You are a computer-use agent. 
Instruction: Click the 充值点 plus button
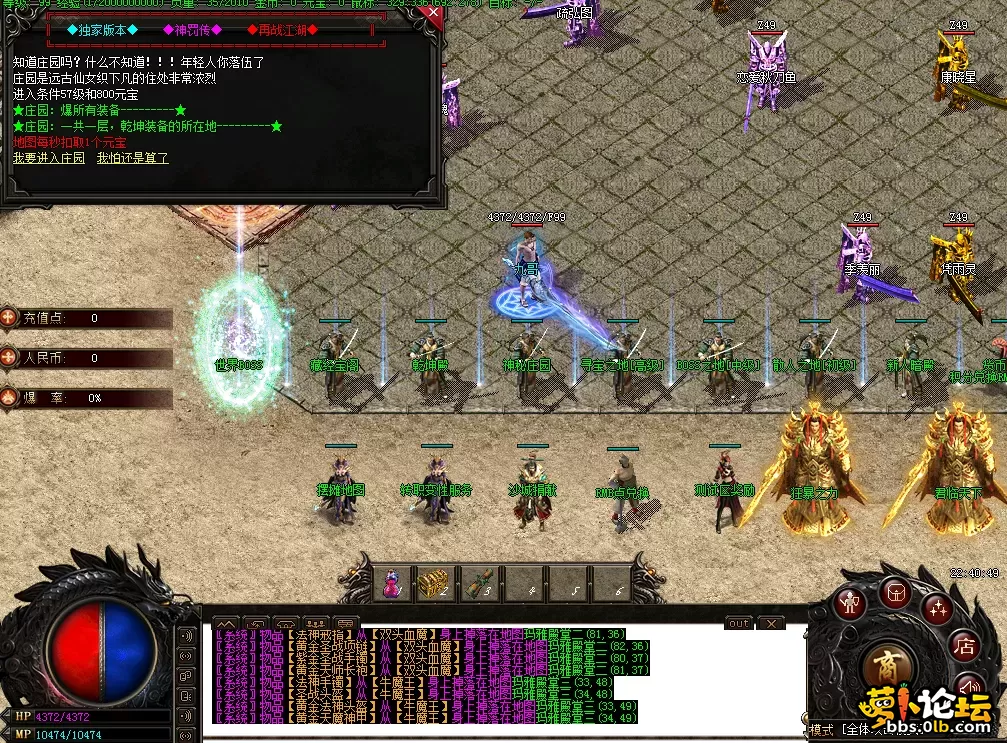(9, 318)
